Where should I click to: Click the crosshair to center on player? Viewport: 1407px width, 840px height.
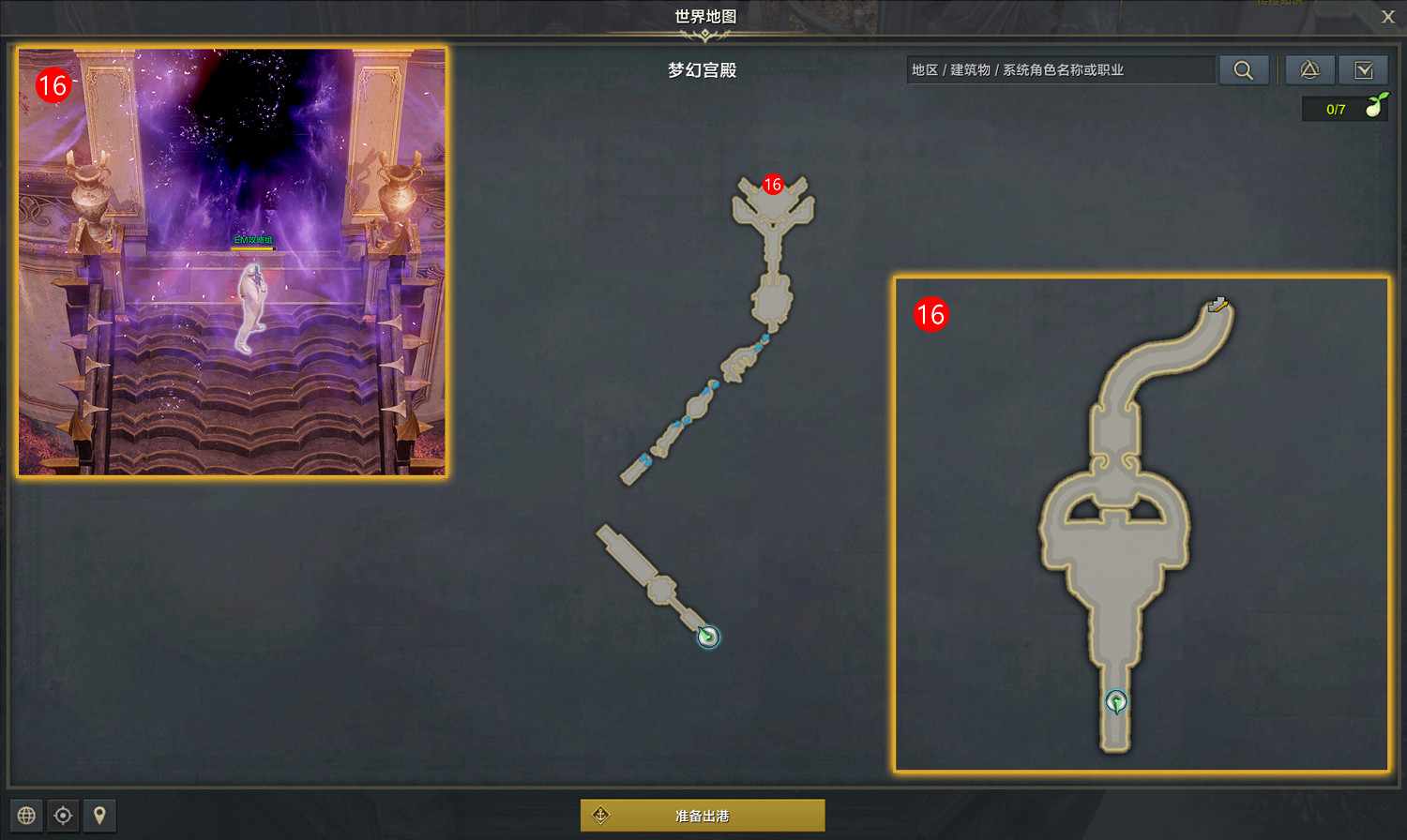62,816
